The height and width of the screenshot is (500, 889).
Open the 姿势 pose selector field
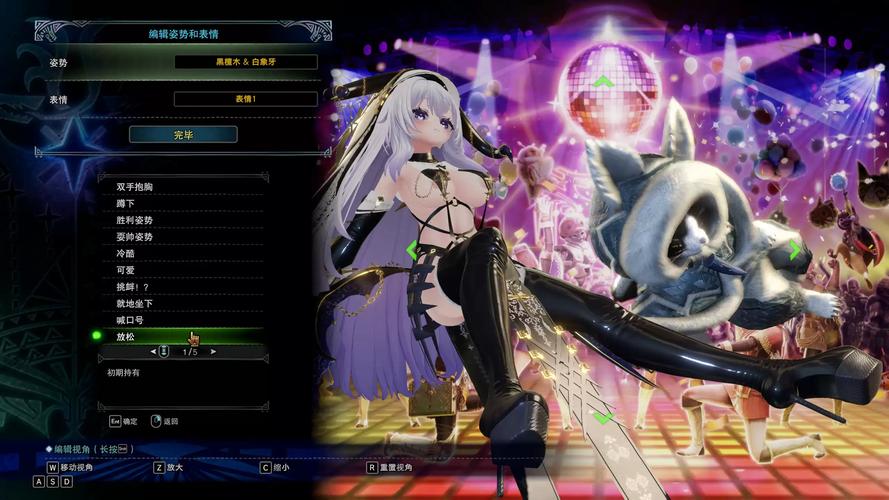click(245, 62)
